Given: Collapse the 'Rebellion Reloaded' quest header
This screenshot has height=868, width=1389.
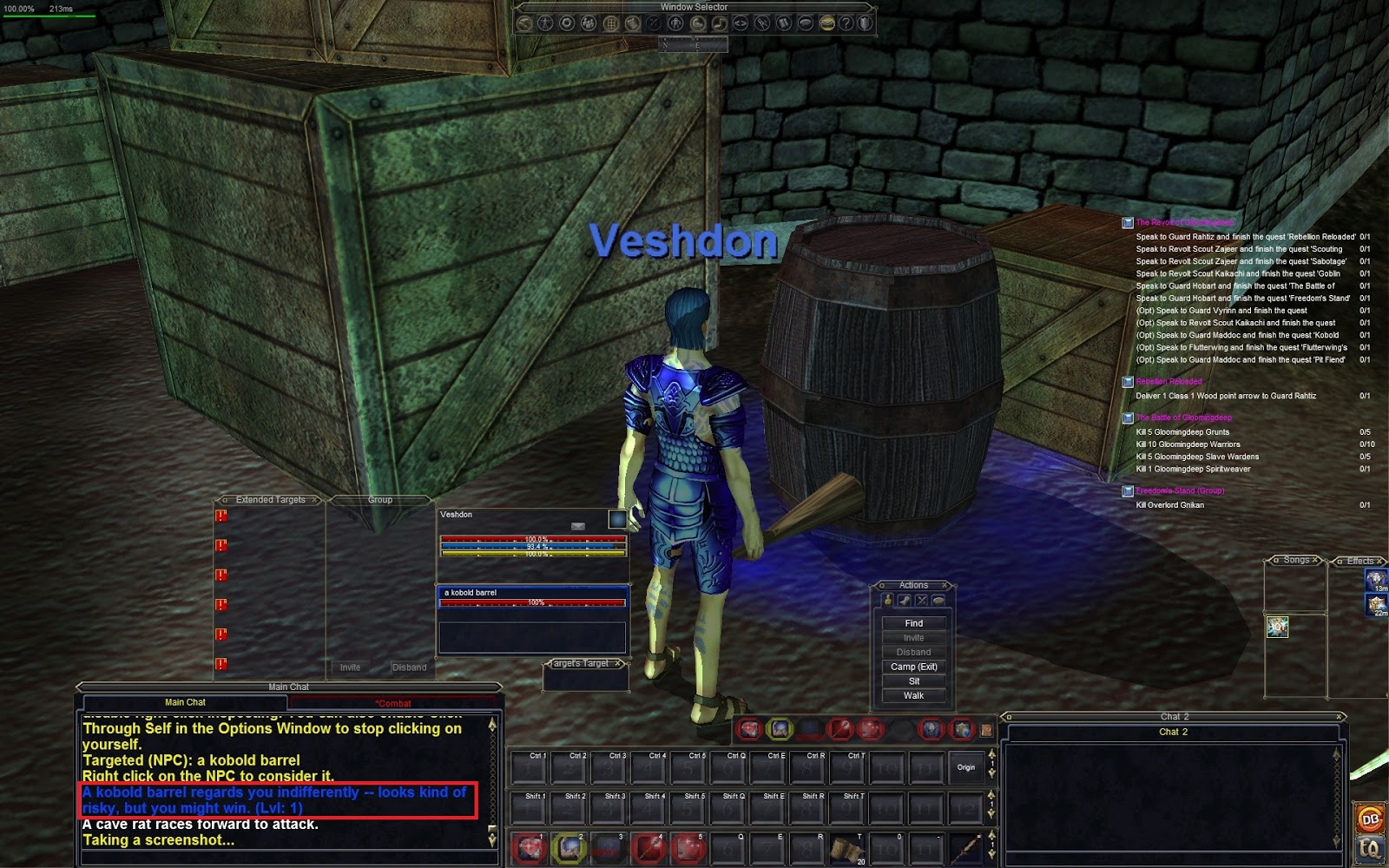Looking at the screenshot, I should coord(1130,382).
